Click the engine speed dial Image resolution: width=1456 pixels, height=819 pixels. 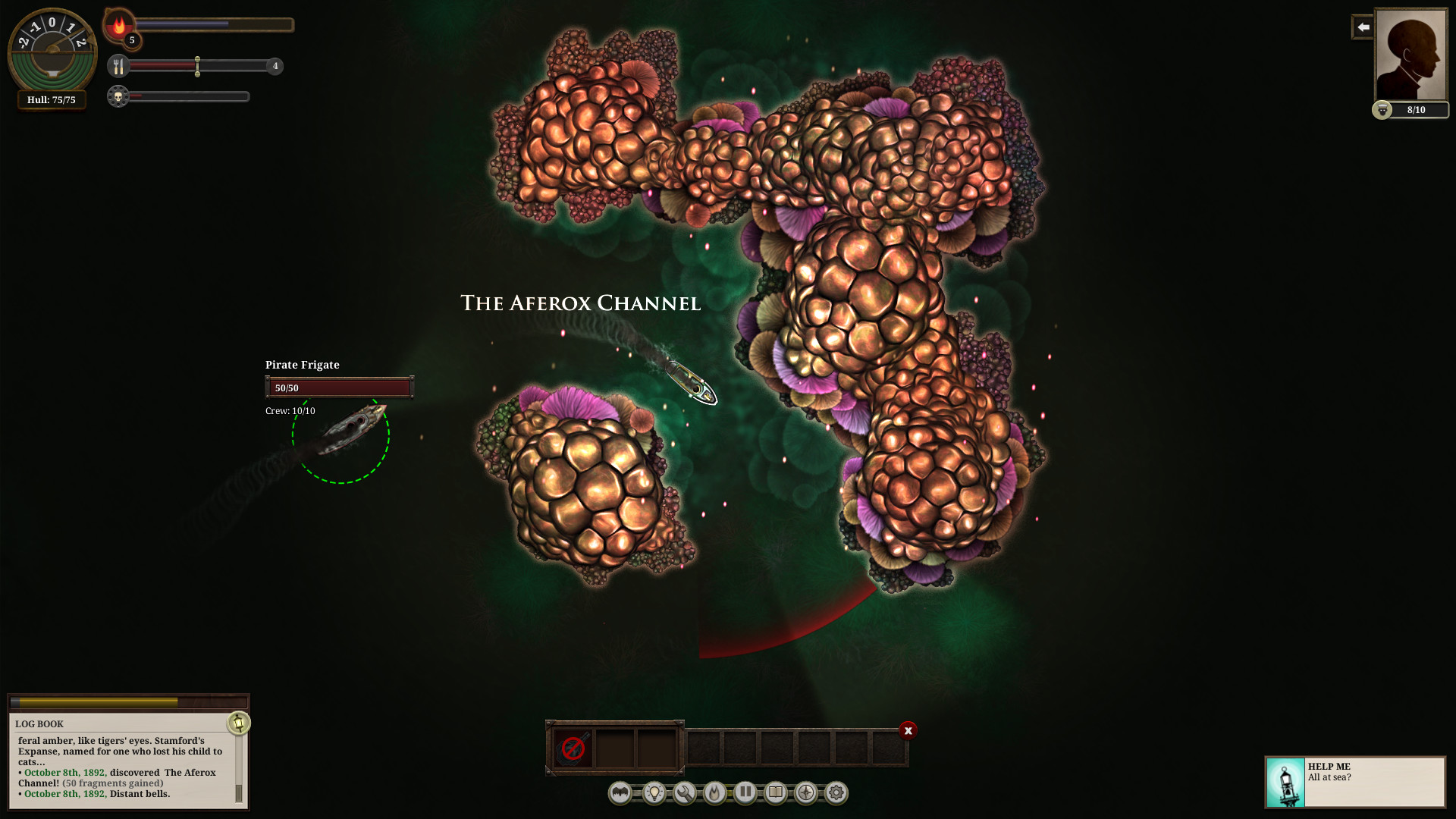click(52, 52)
